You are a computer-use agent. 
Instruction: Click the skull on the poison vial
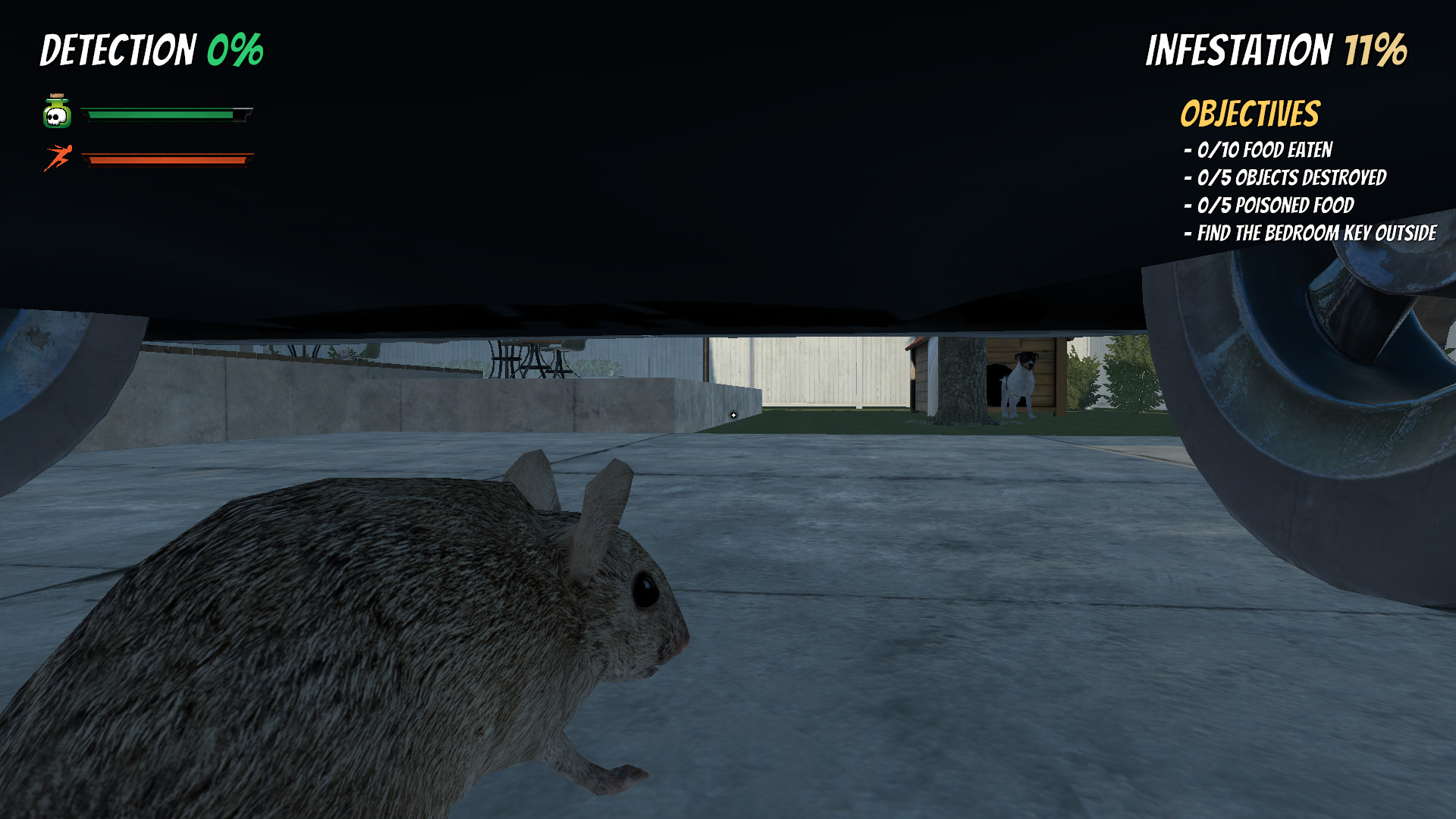(56, 115)
